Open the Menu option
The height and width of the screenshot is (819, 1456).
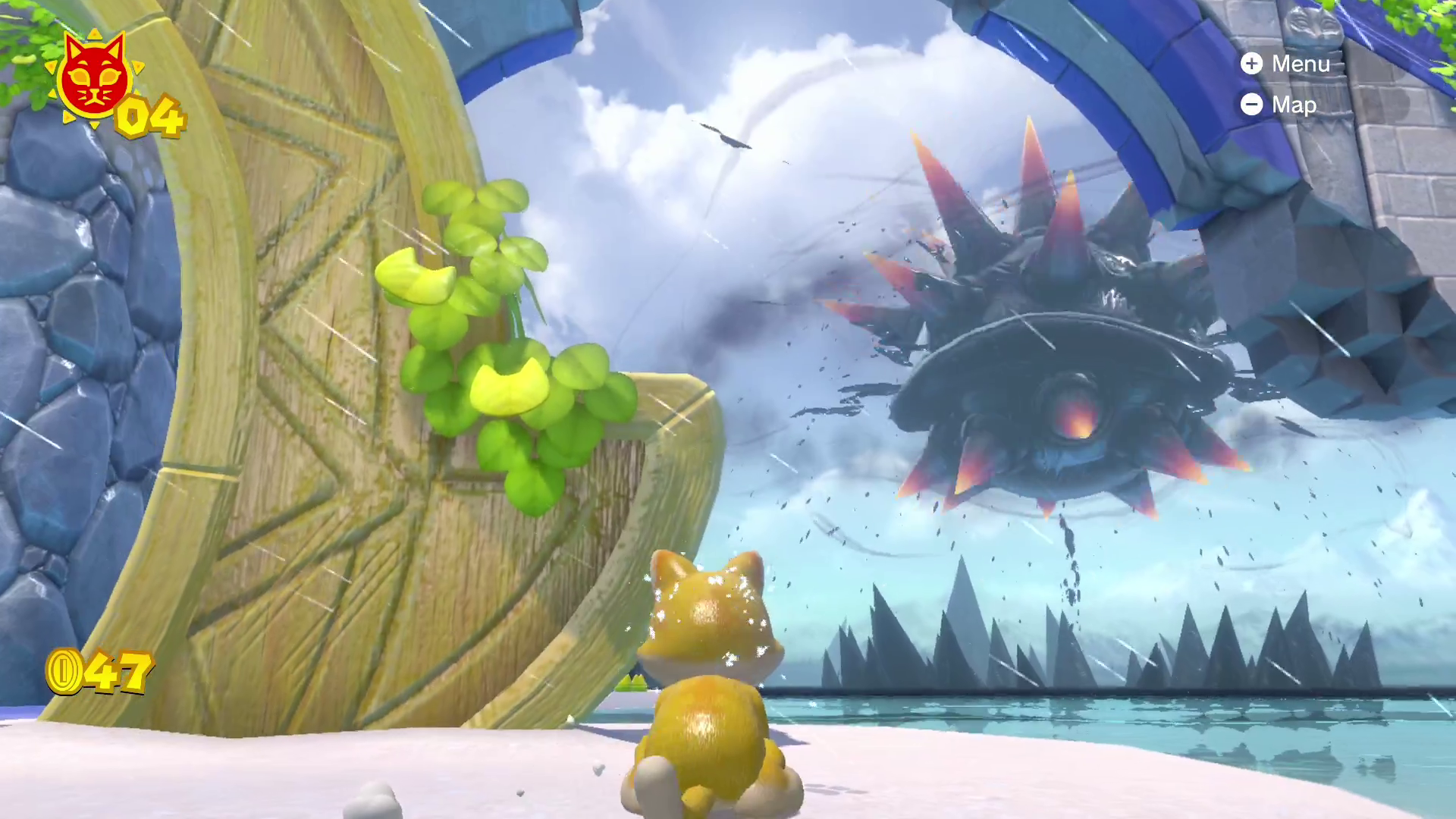tap(1286, 64)
